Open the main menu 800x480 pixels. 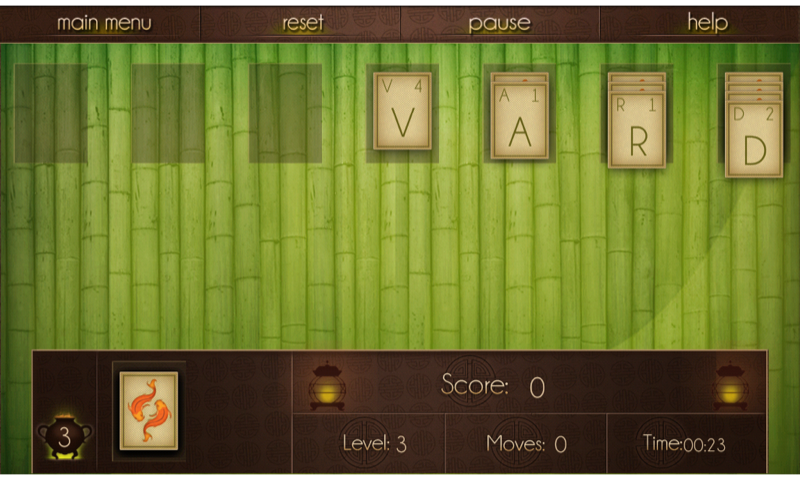pyautogui.click(x=104, y=22)
